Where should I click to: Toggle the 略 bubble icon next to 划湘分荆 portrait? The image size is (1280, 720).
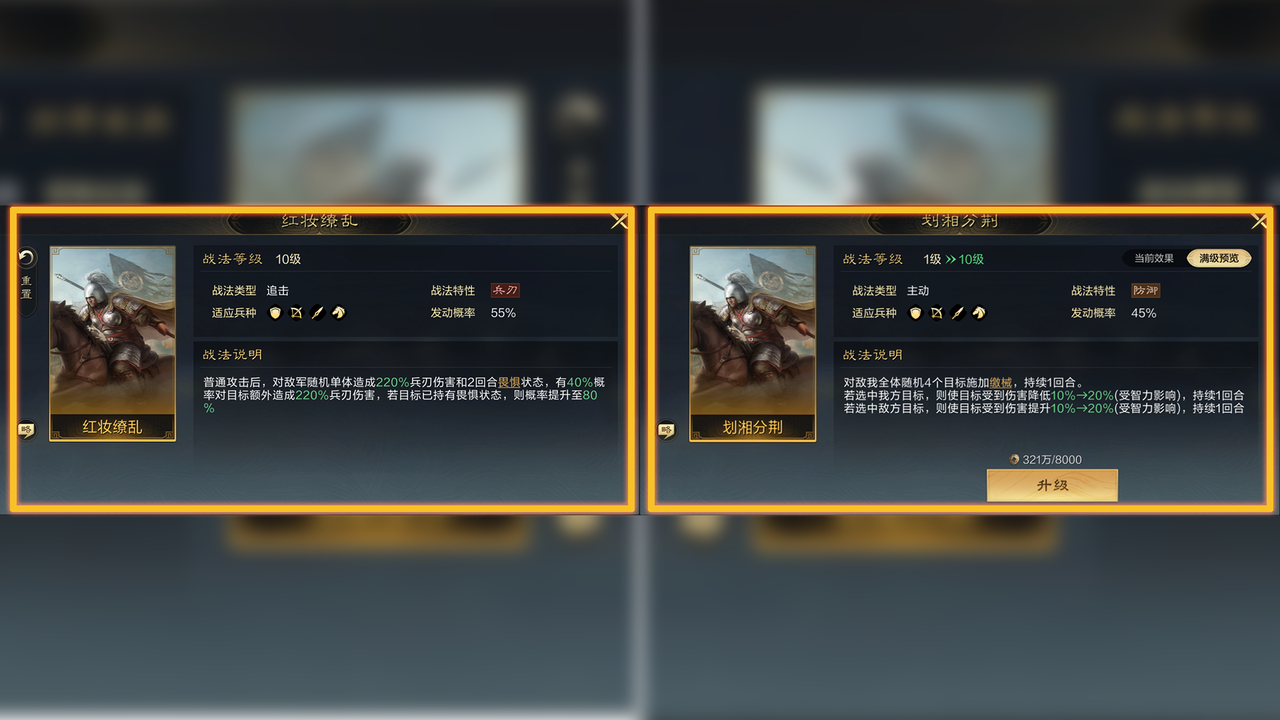(x=665, y=430)
